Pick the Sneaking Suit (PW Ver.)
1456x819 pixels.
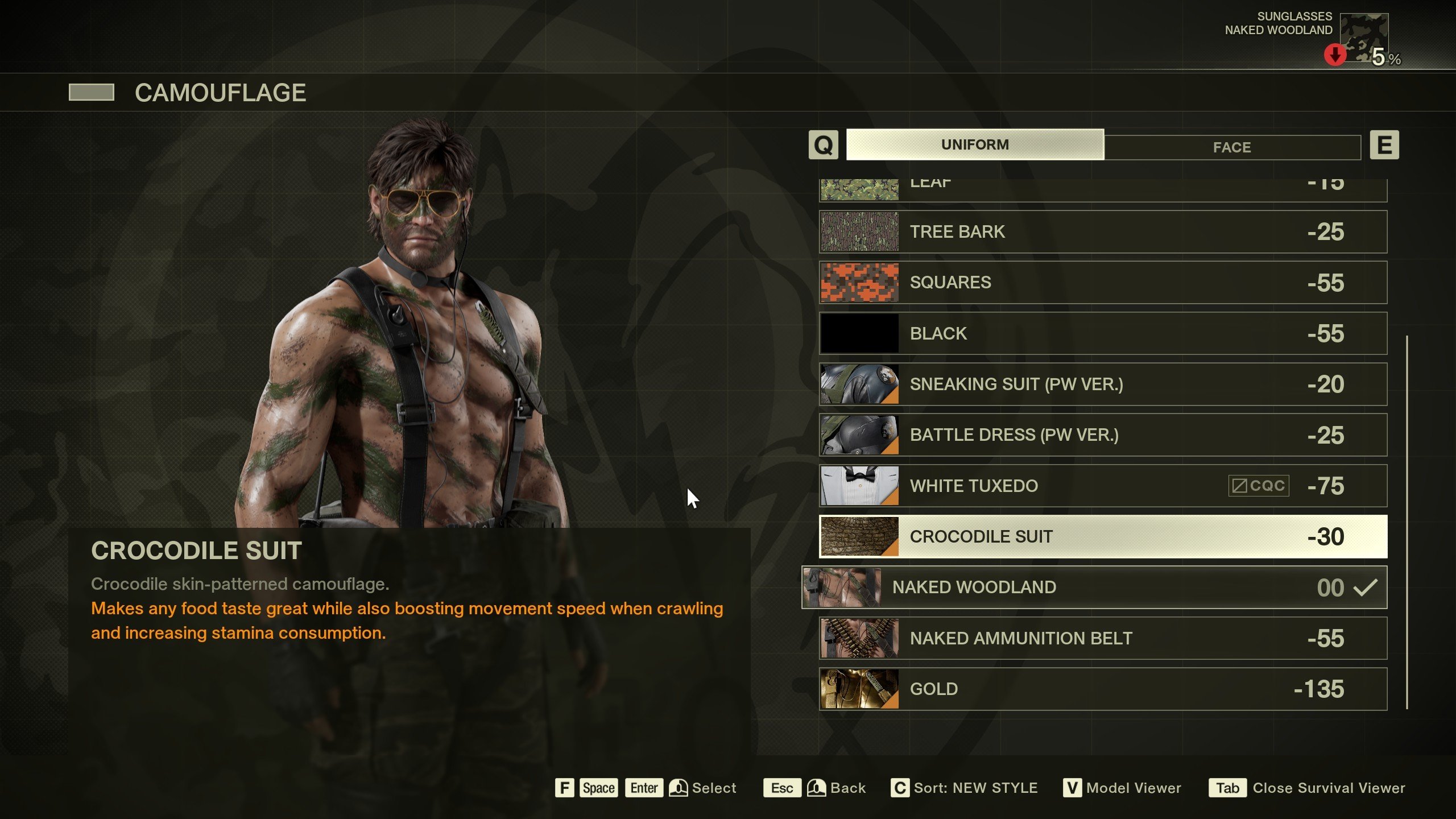click(1102, 384)
